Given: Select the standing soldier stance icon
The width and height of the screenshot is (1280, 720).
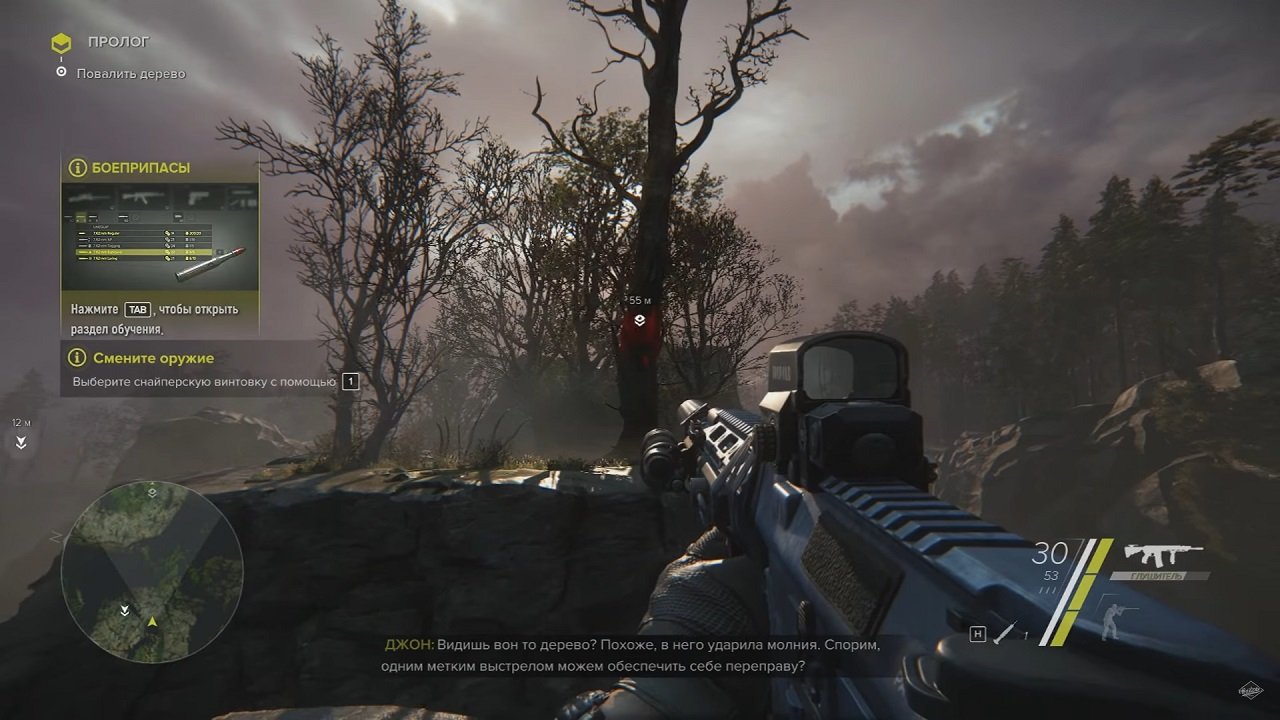Looking at the screenshot, I should (1112, 621).
